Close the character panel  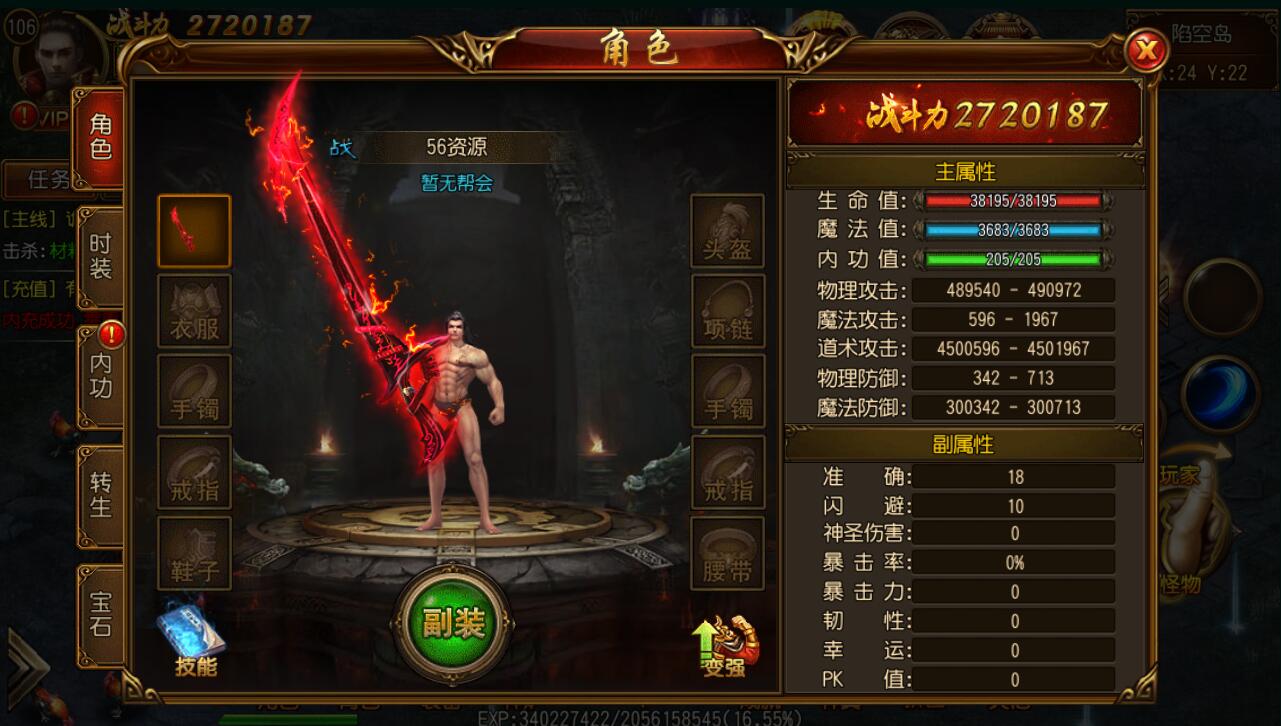(x=1147, y=50)
